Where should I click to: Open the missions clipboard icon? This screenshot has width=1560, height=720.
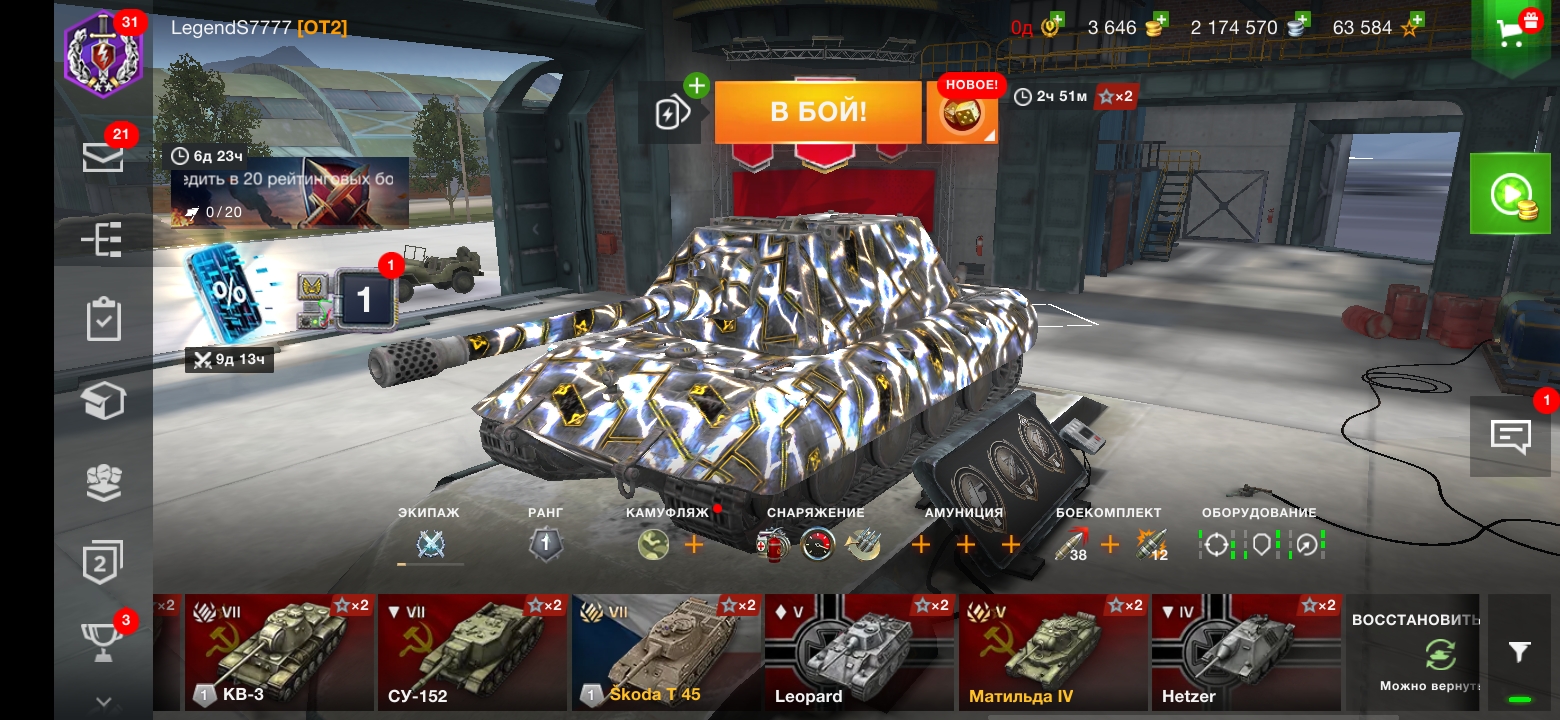103,320
